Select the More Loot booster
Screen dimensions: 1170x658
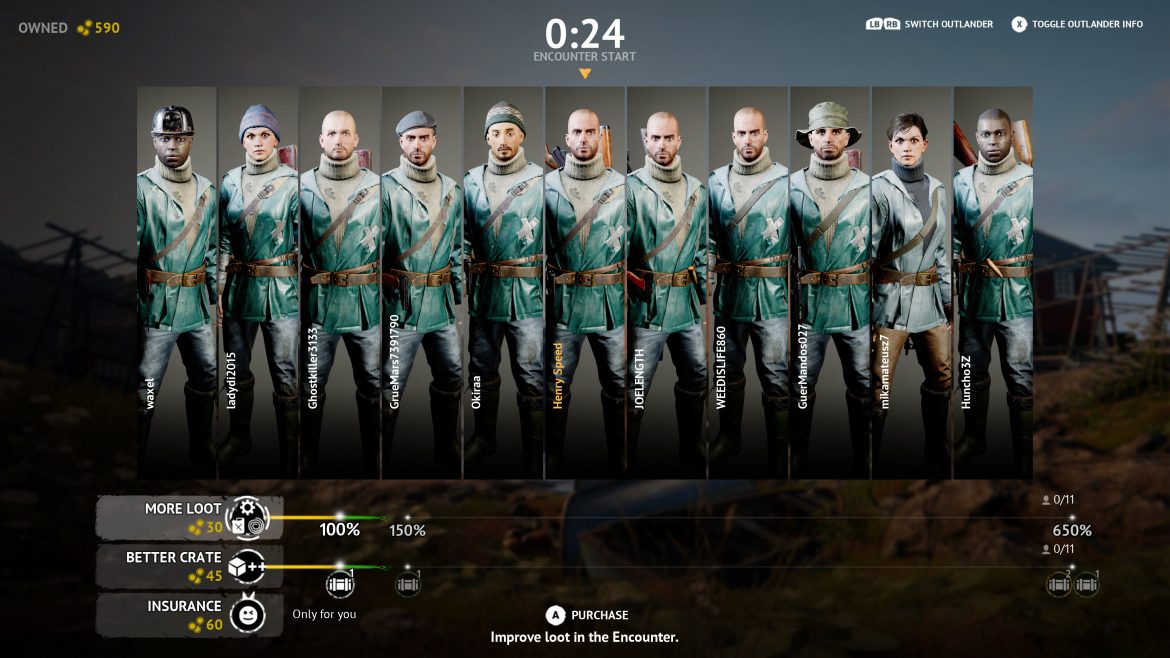[x=190, y=518]
